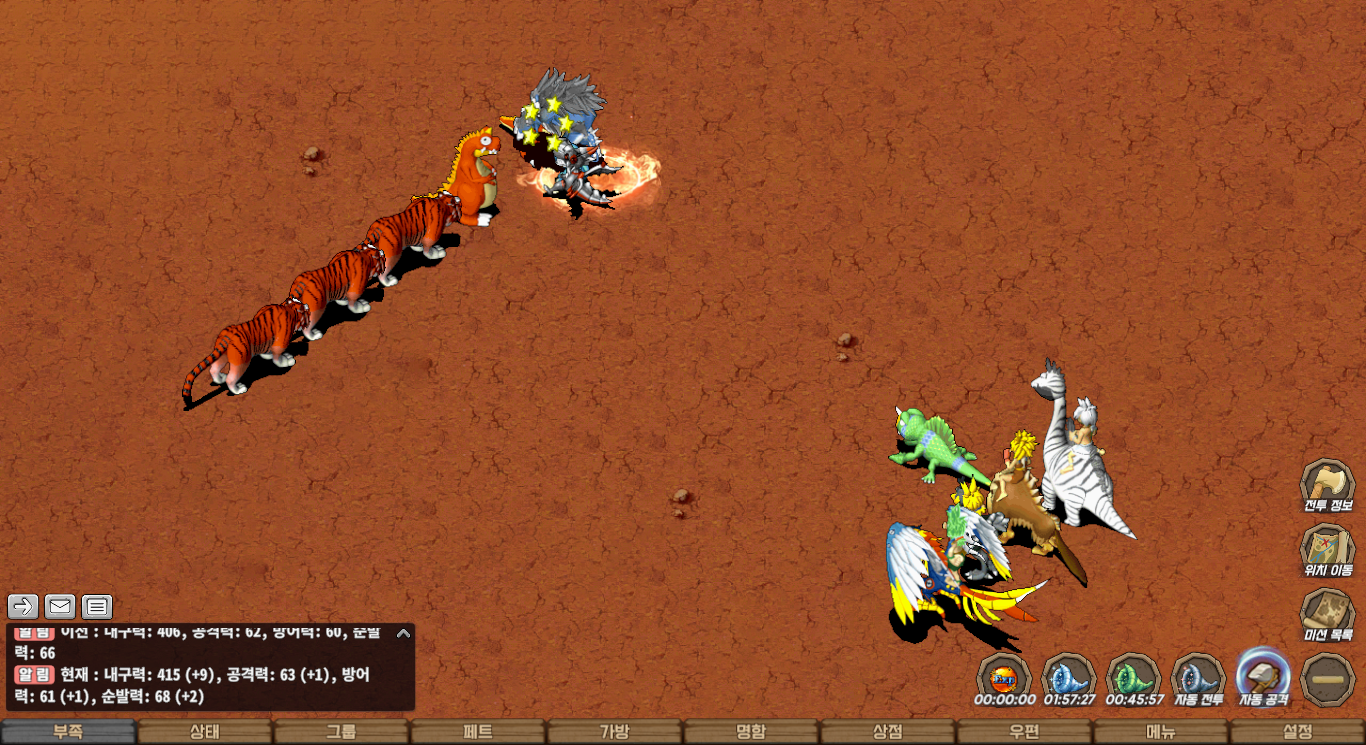This screenshot has width=1366, height=745.
Task: Show the 미션 목록 mission list
Action: 1327,614
